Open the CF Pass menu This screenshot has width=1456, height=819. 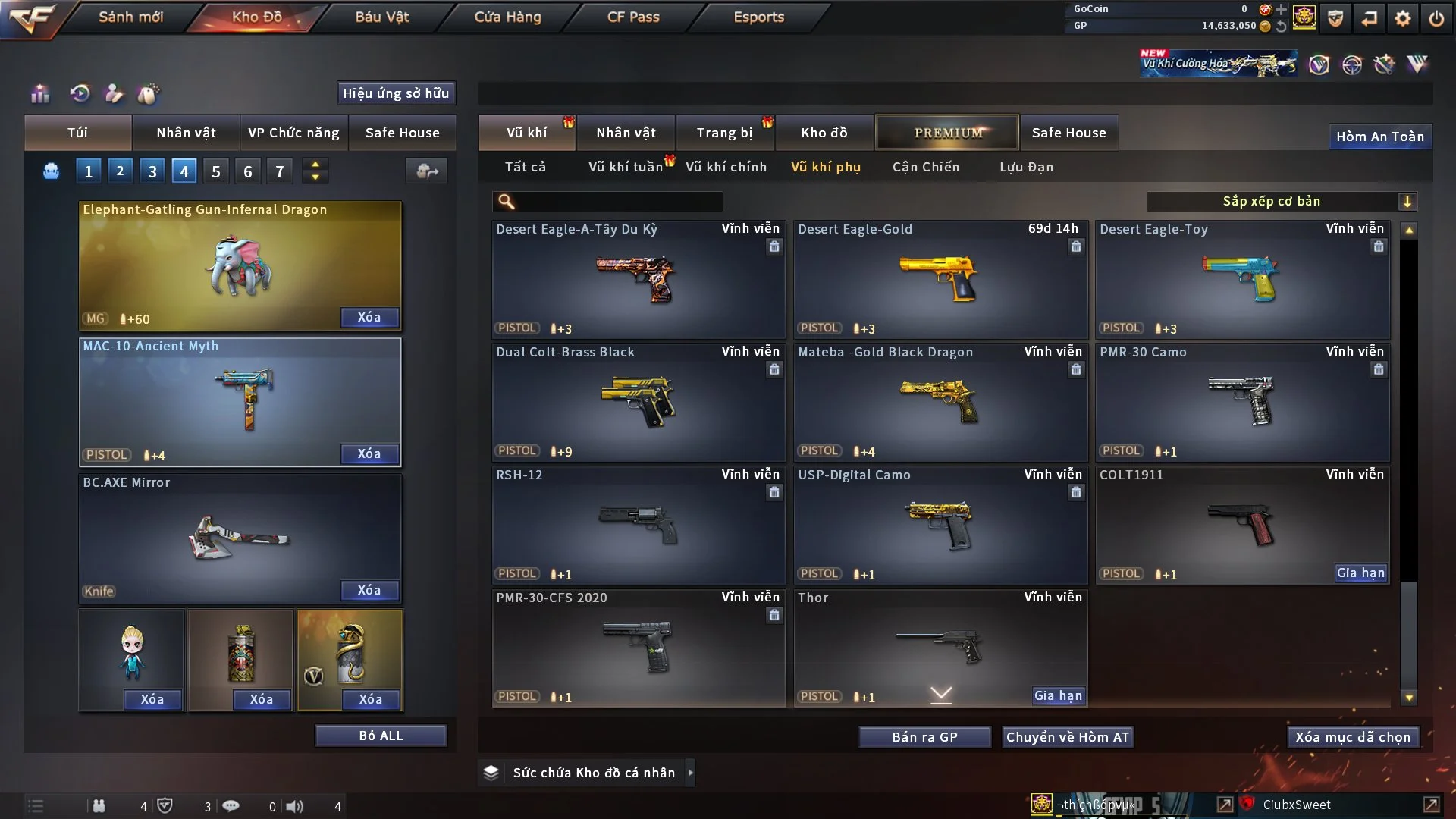pyautogui.click(x=633, y=17)
